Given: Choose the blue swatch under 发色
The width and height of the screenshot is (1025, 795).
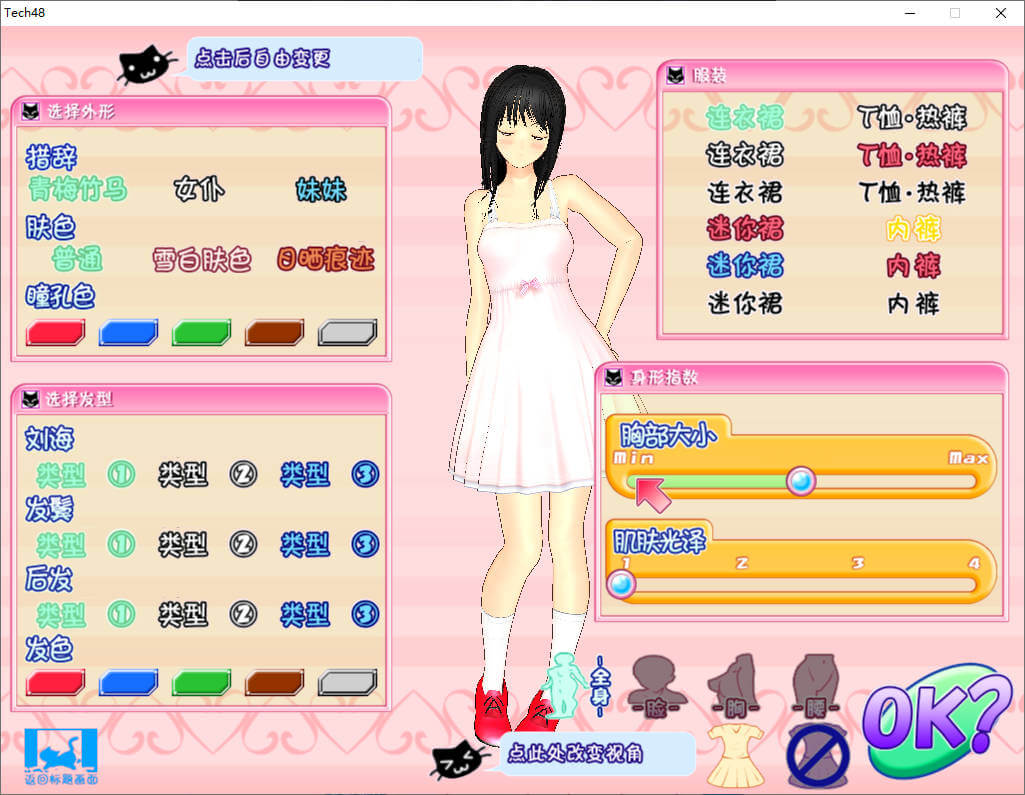Looking at the screenshot, I should (129, 683).
